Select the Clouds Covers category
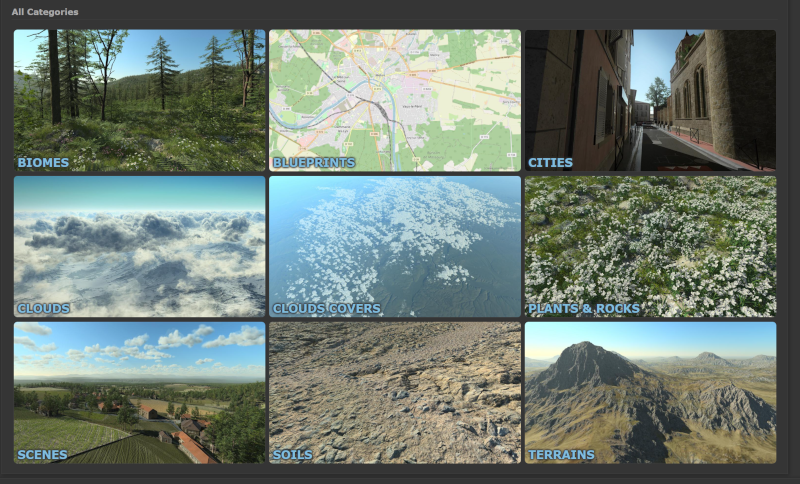Viewport: 800px width, 484px height. (x=395, y=246)
